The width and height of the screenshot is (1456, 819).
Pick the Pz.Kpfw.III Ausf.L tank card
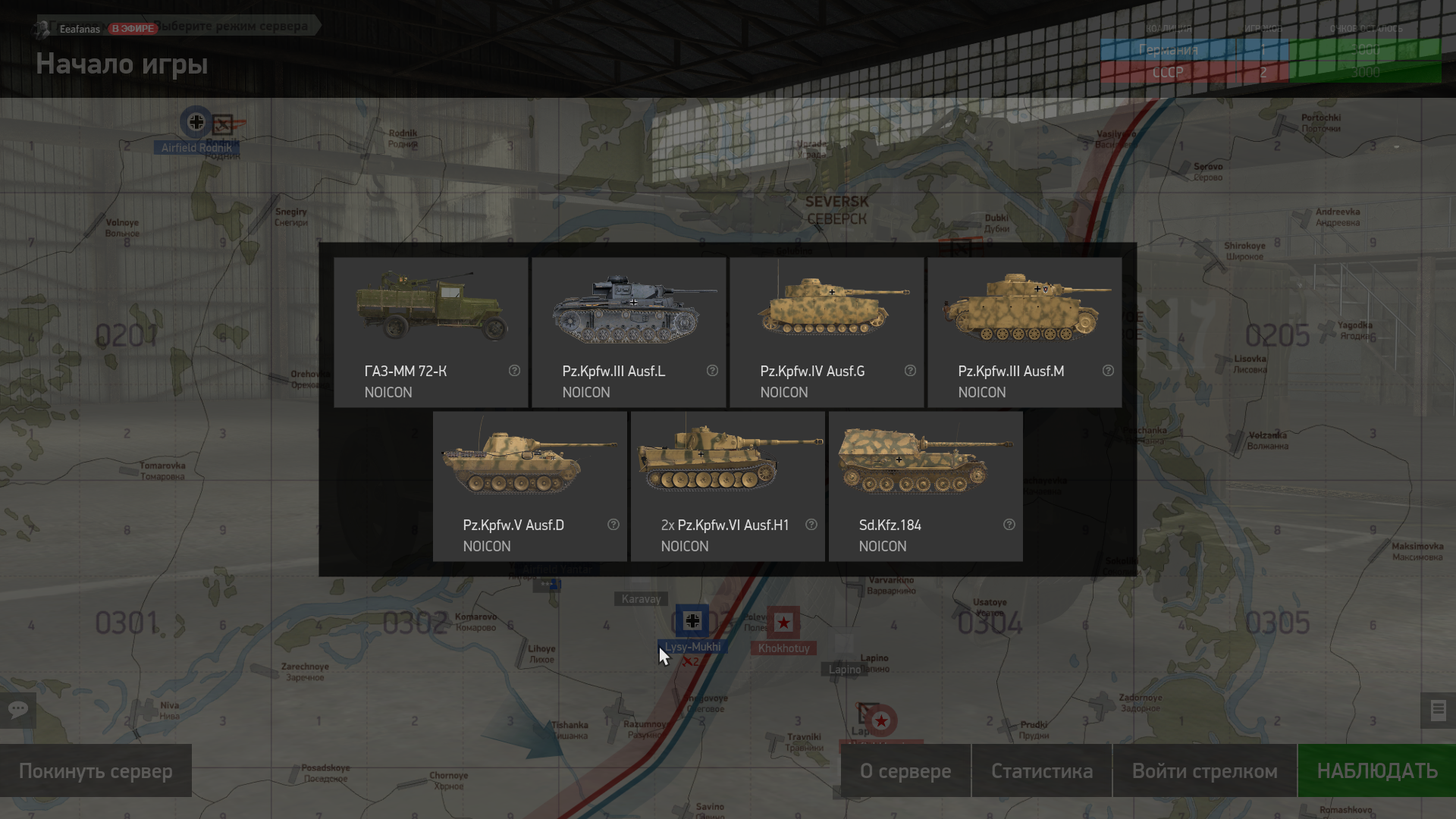(x=629, y=332)
